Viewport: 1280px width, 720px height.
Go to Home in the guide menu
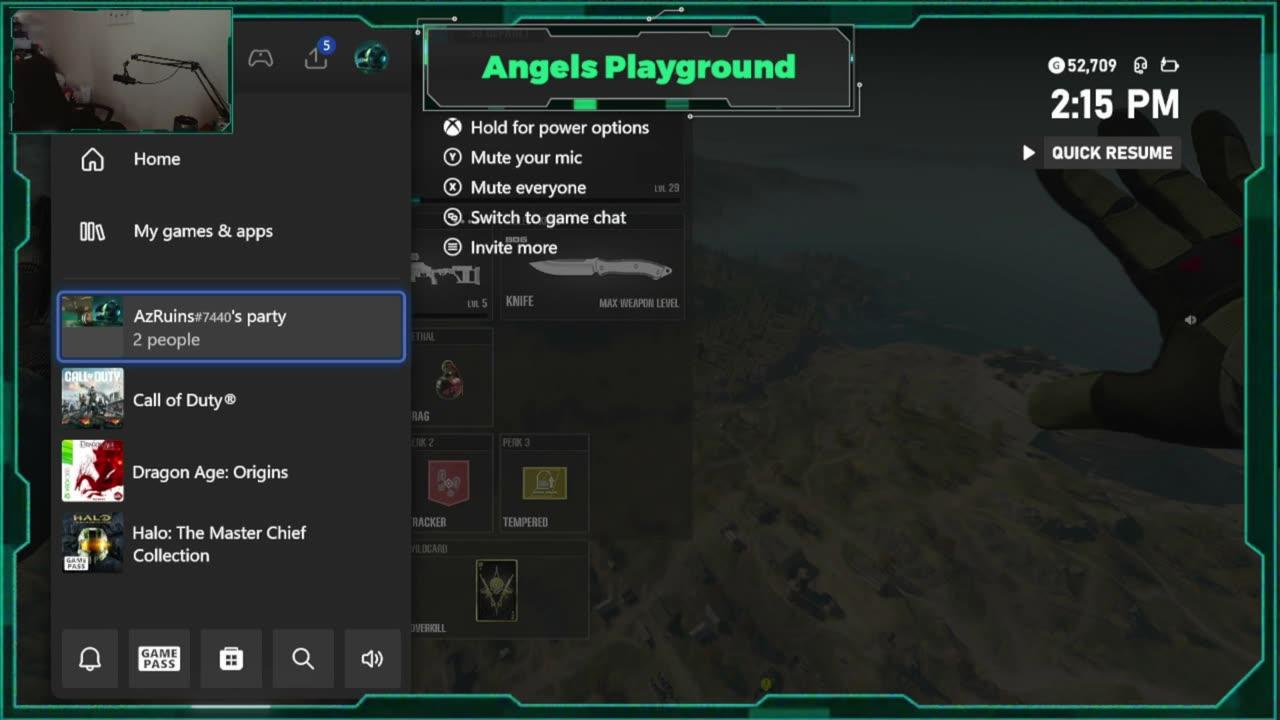coord(157,159)
